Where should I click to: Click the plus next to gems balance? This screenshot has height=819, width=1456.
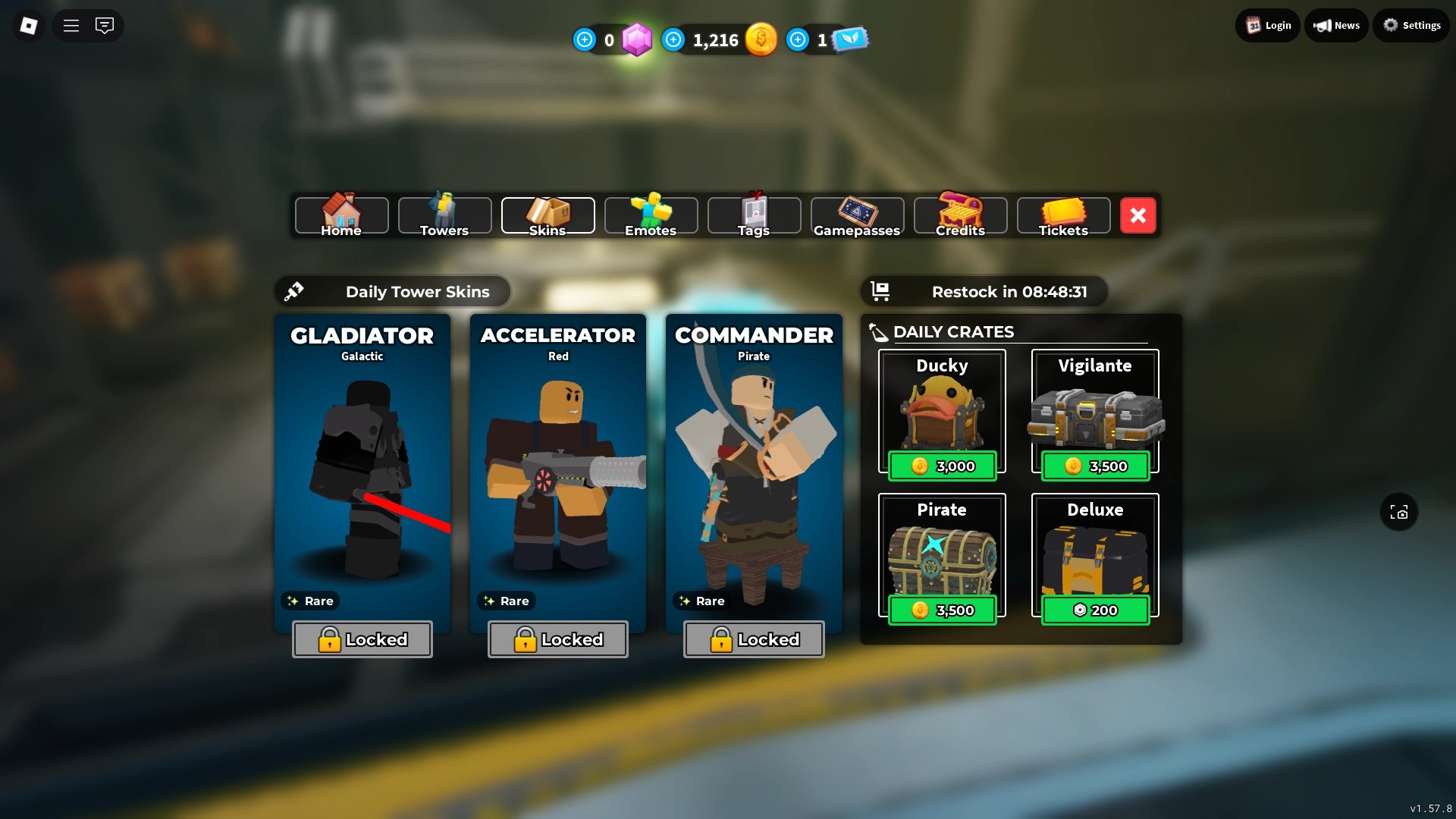click(585, 39)
